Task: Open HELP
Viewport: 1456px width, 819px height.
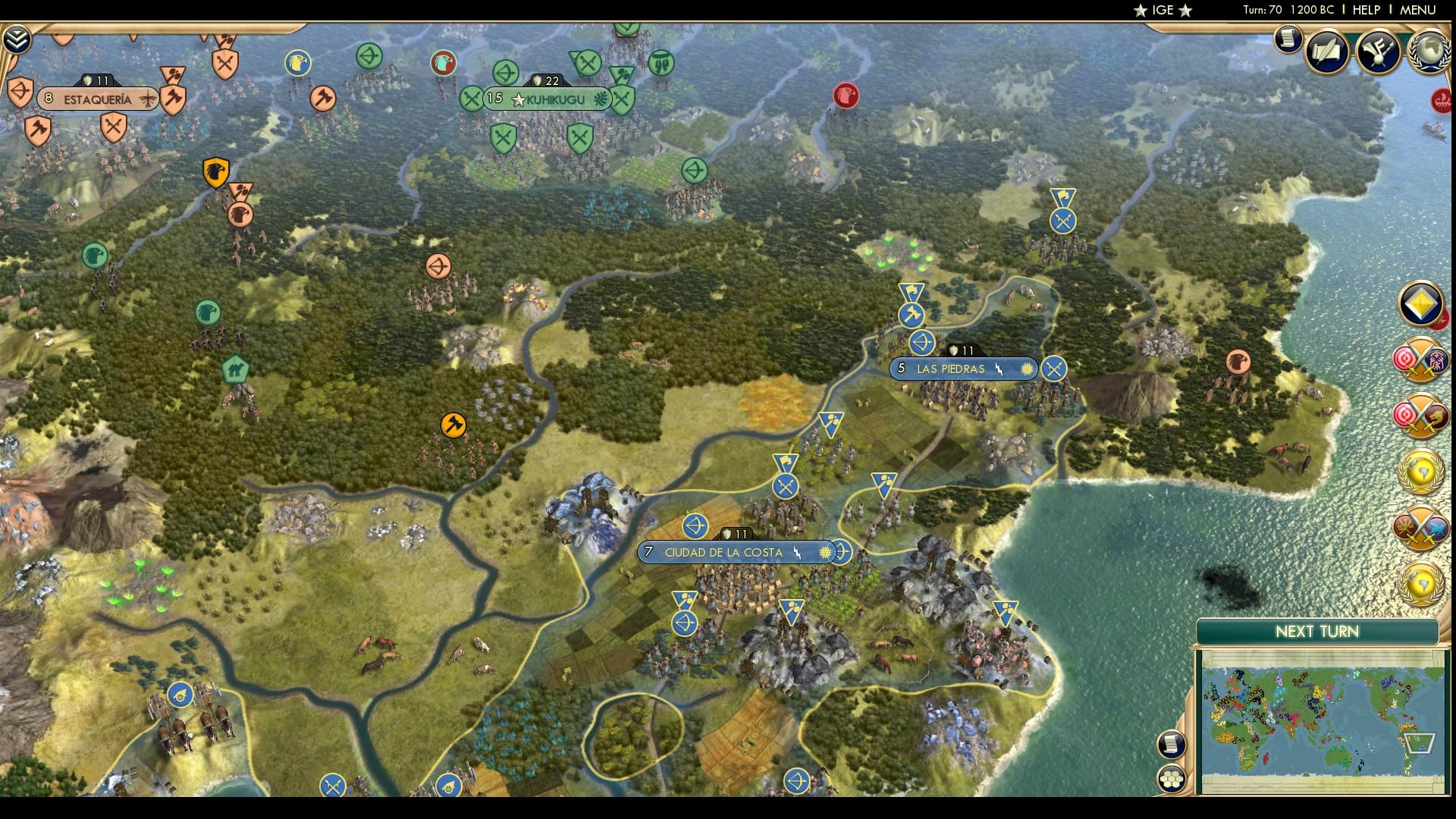Action: (1365, 11)
